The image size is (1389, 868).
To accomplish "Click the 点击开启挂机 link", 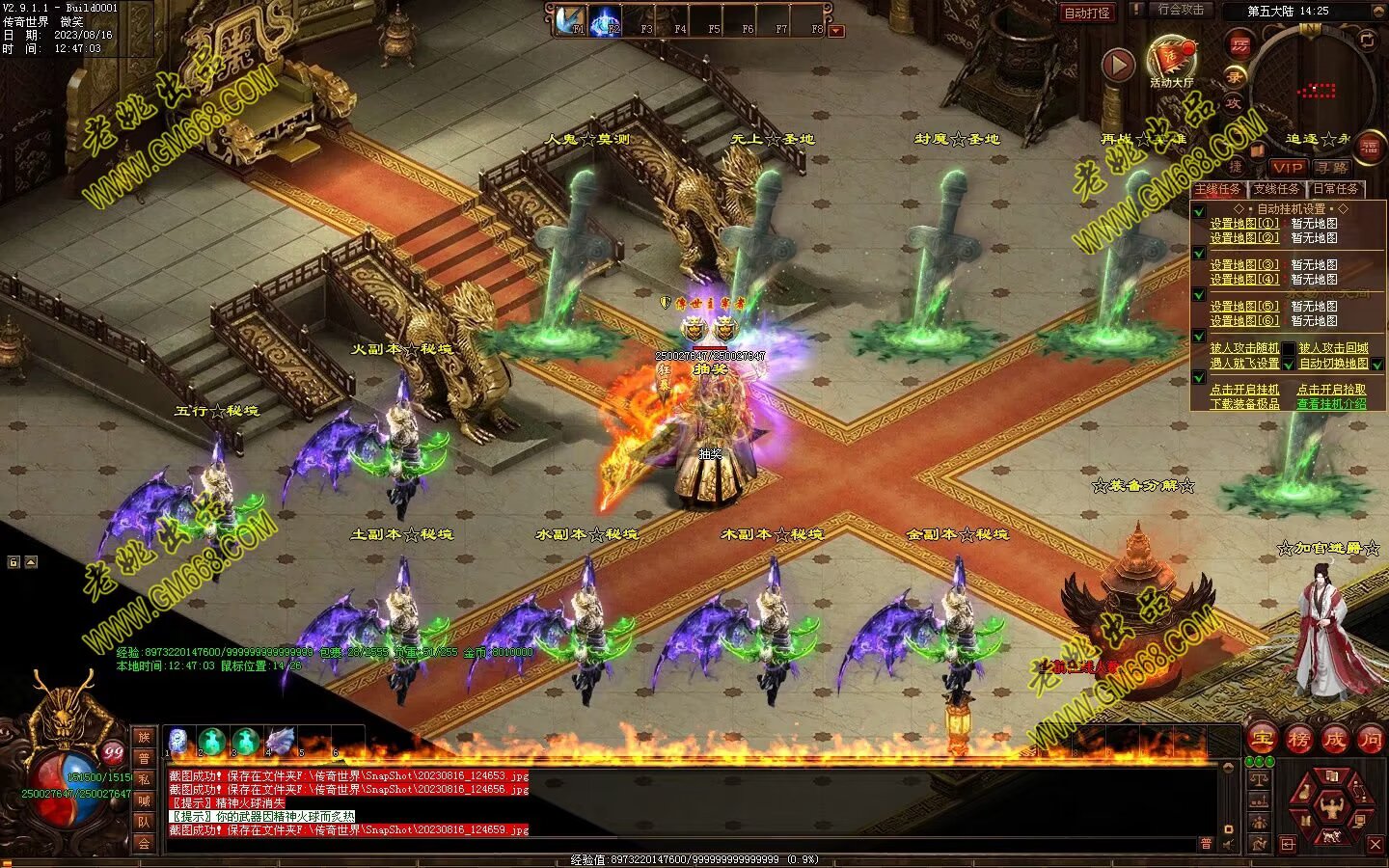I will [x=1244, y=390].
